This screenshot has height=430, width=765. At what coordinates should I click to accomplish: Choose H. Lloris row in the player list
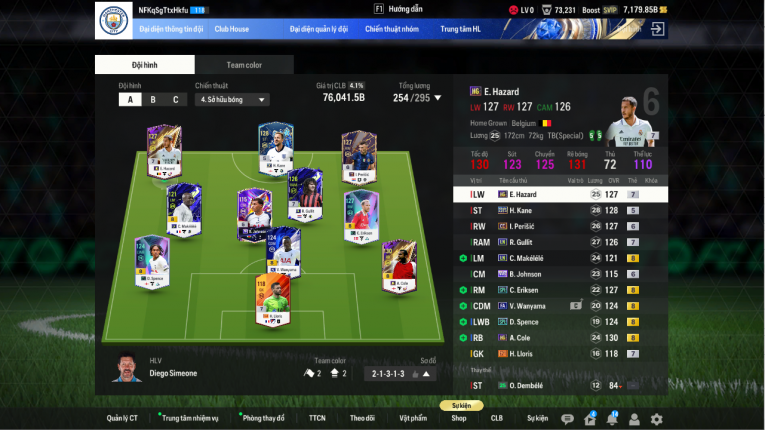(x=560, y=353)
